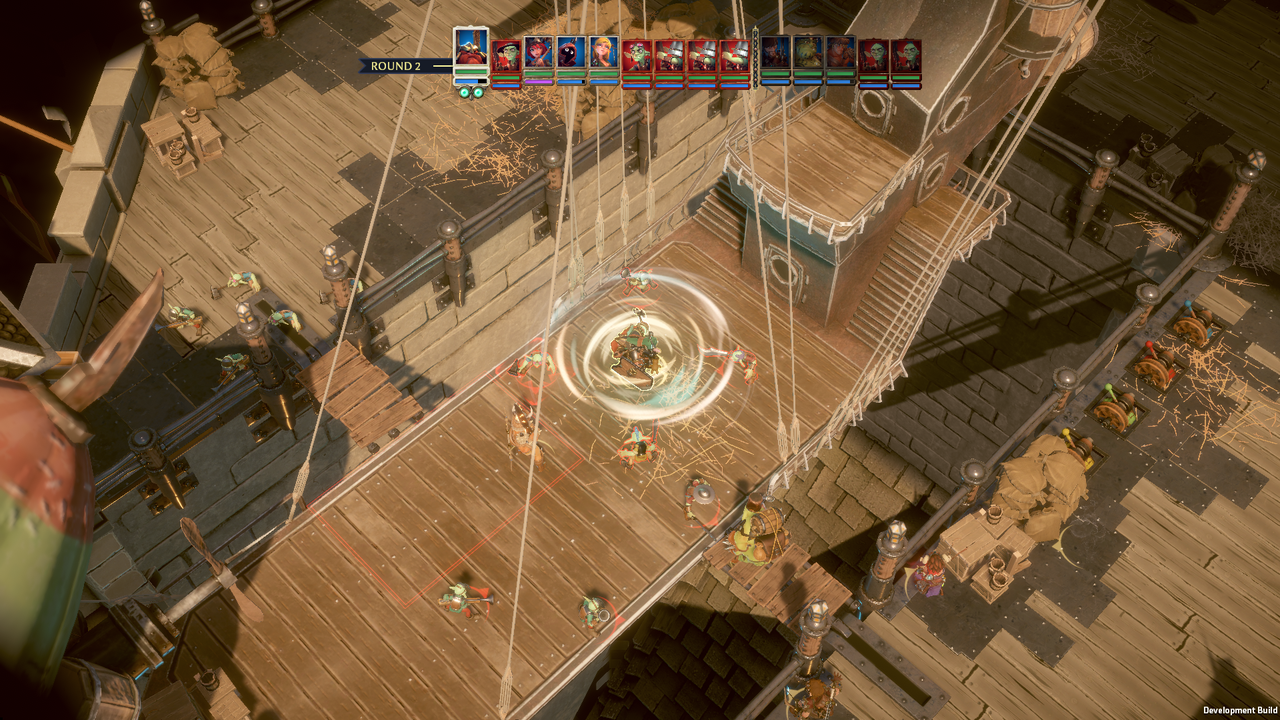The height and width of the screenshot is (720, 1280).
Task: Select the active dwarf portrait in turn order
Action: tap(471, 48)
